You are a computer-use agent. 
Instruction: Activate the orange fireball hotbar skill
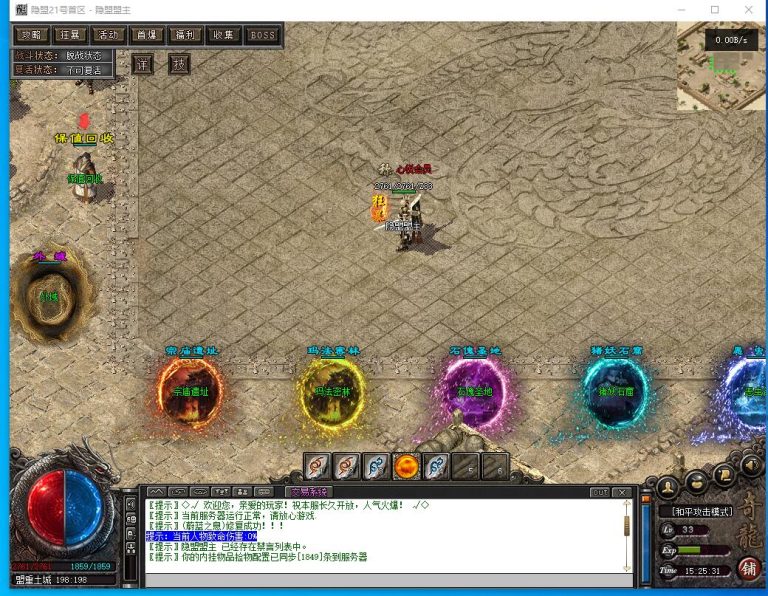(406, 466)
